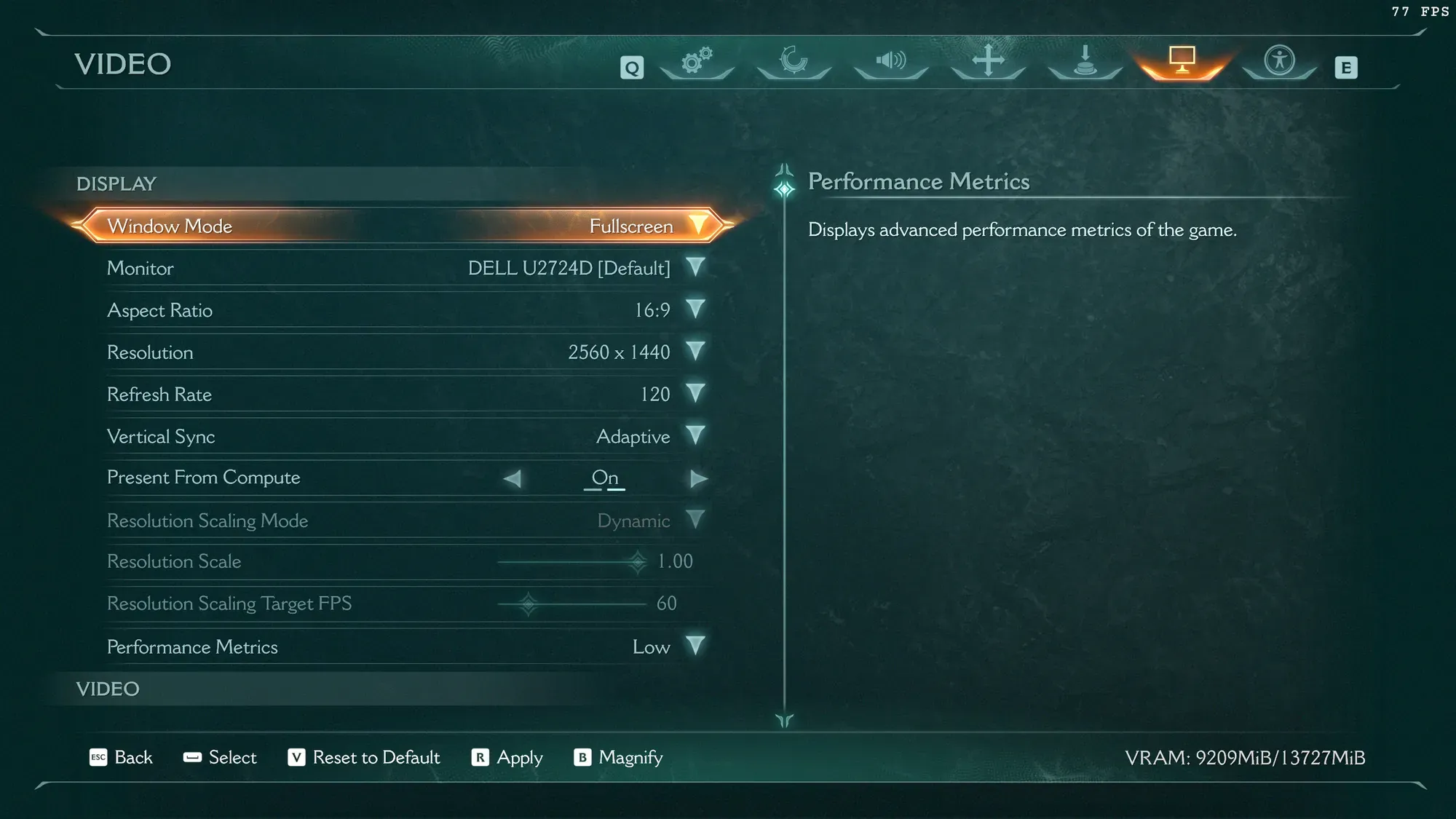1456x819 pixels.
Task: Apply the video settings changes
Action: pyautogui.click(x=507, y=758)
